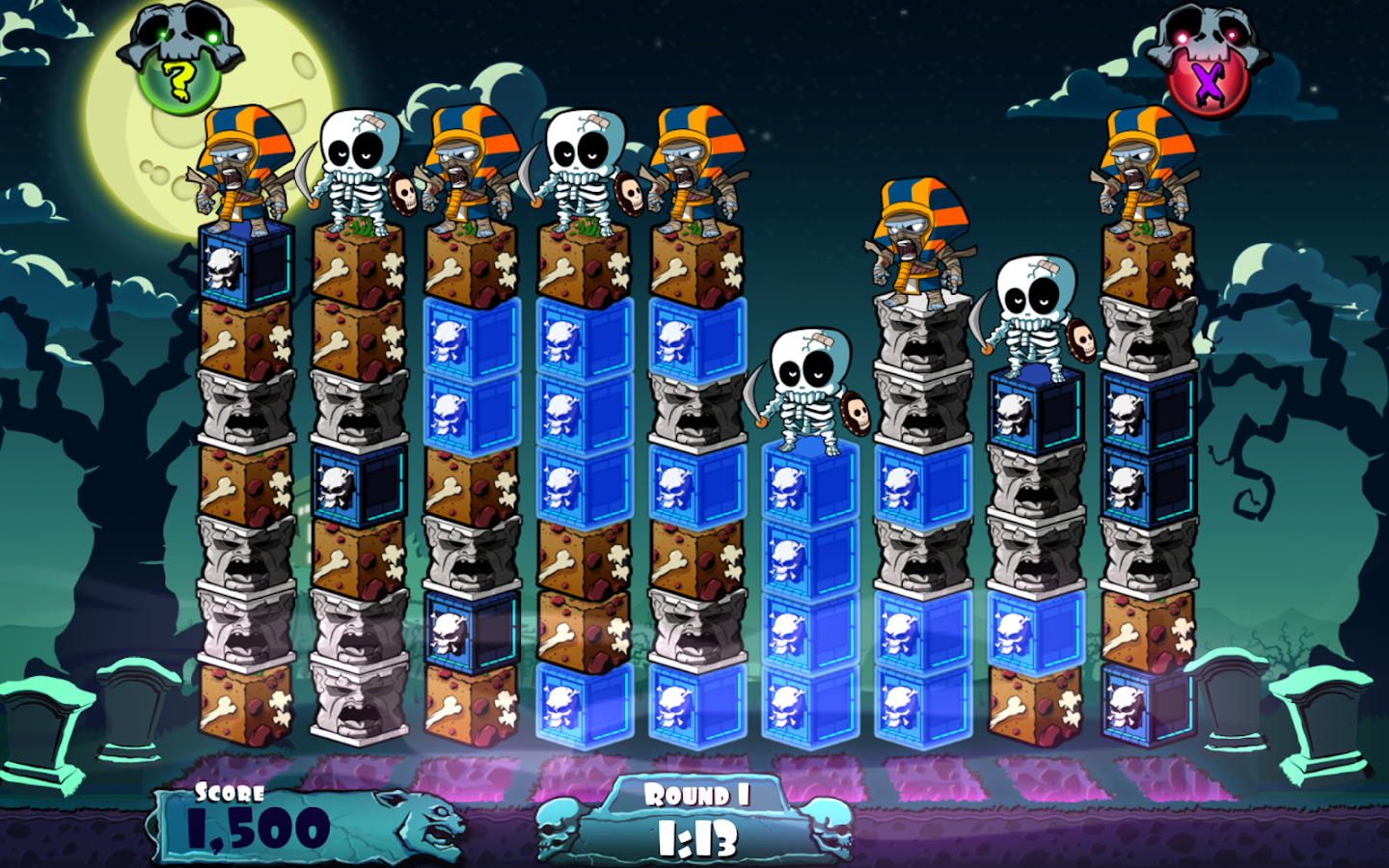Open the green skull question mark help

point(179,75)
